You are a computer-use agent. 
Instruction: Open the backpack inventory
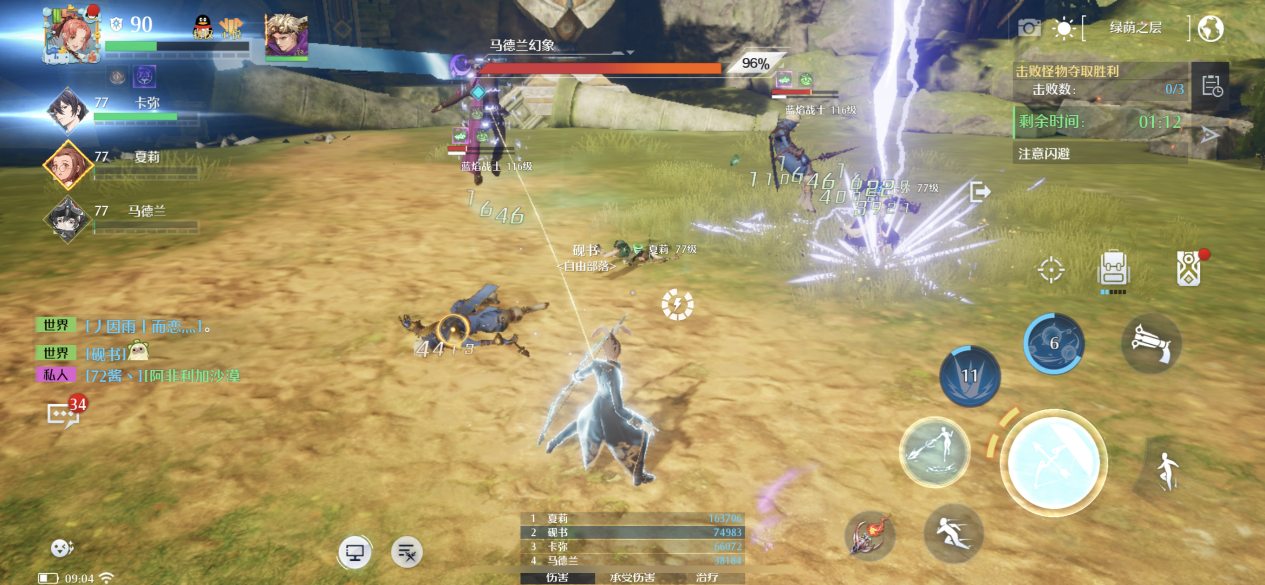click(x=1113, y=270)
